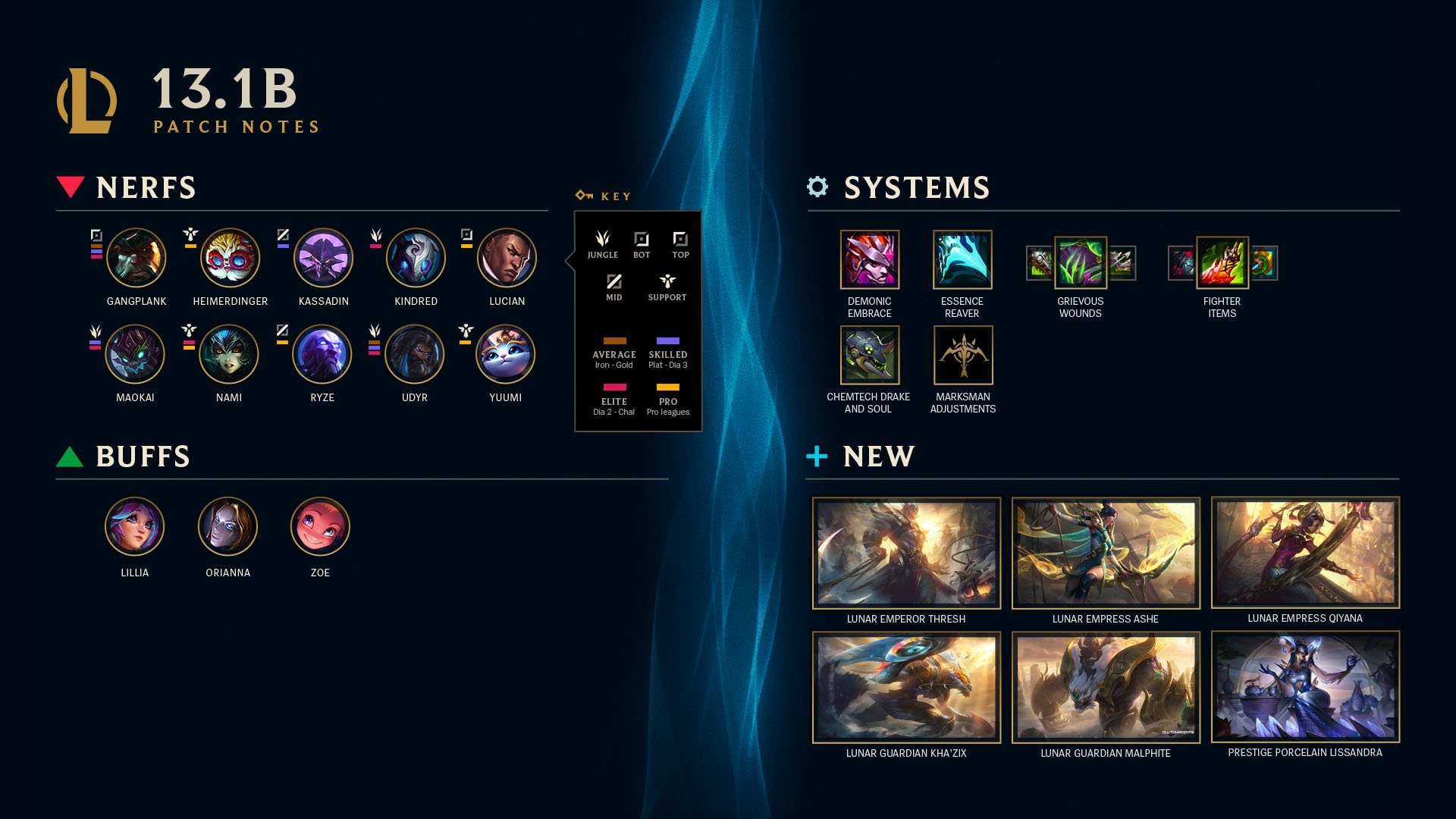Choose the Lillia buff portrait

point(134,526)
